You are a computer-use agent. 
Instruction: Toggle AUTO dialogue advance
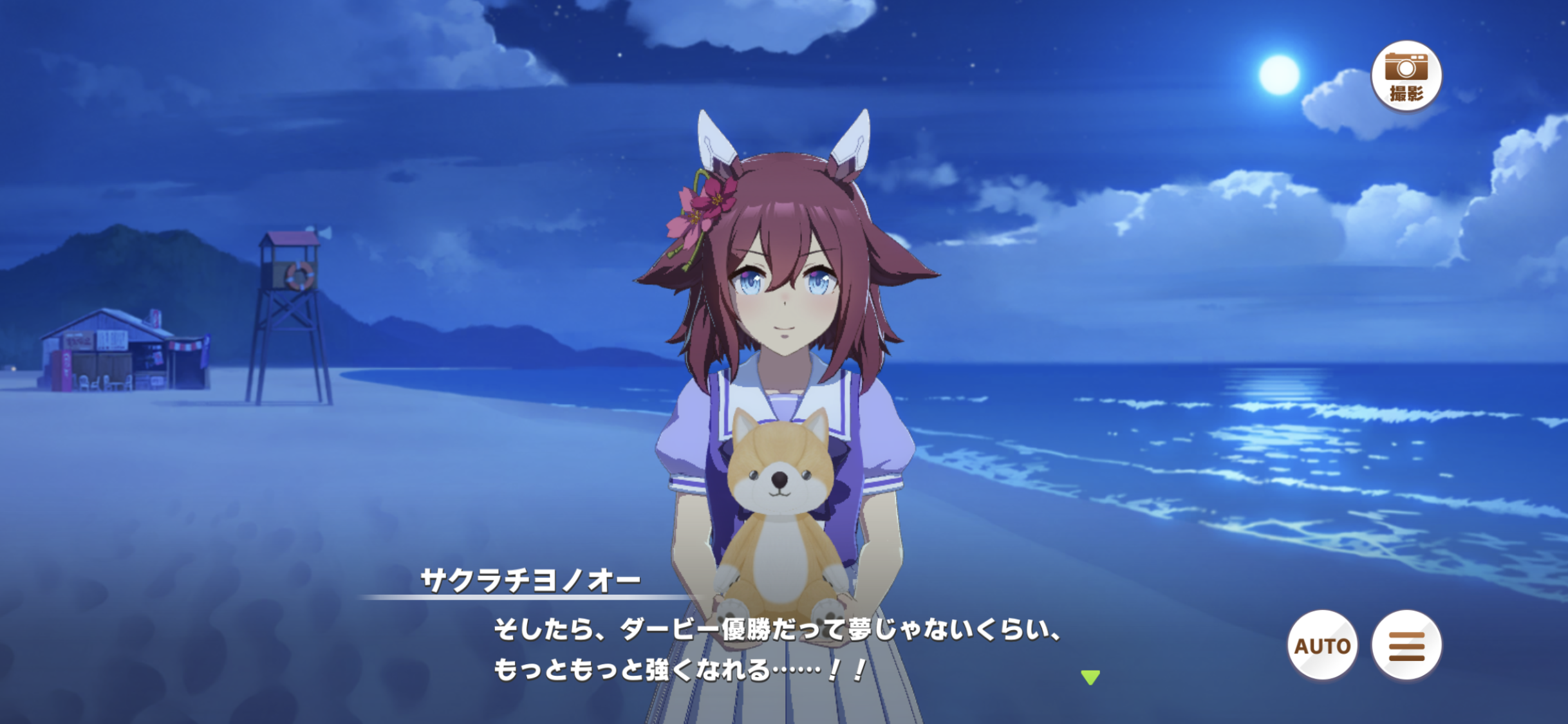[1322, 645]
